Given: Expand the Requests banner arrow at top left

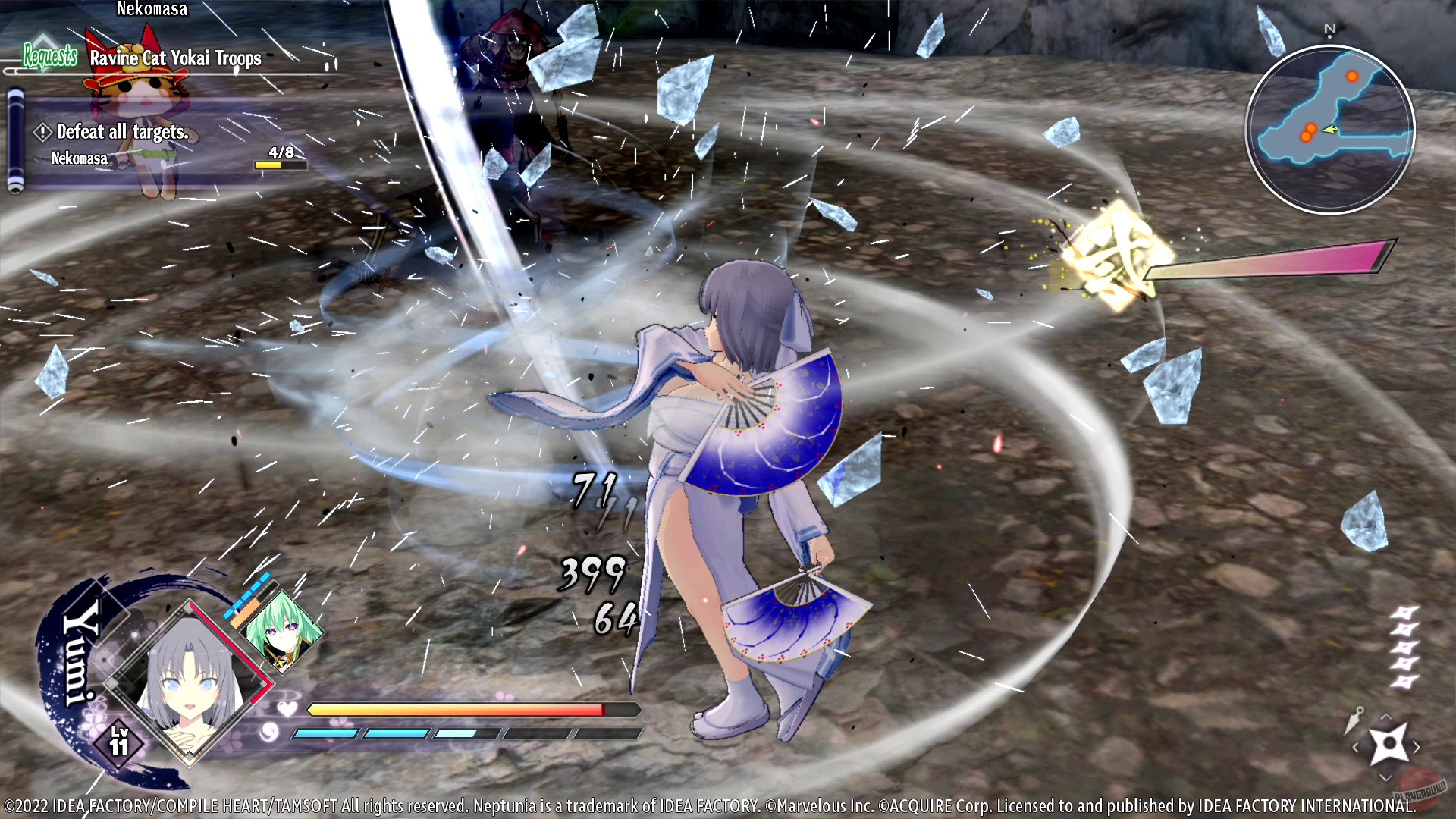Looking at the screenshot, I should [x=43, y=36].
